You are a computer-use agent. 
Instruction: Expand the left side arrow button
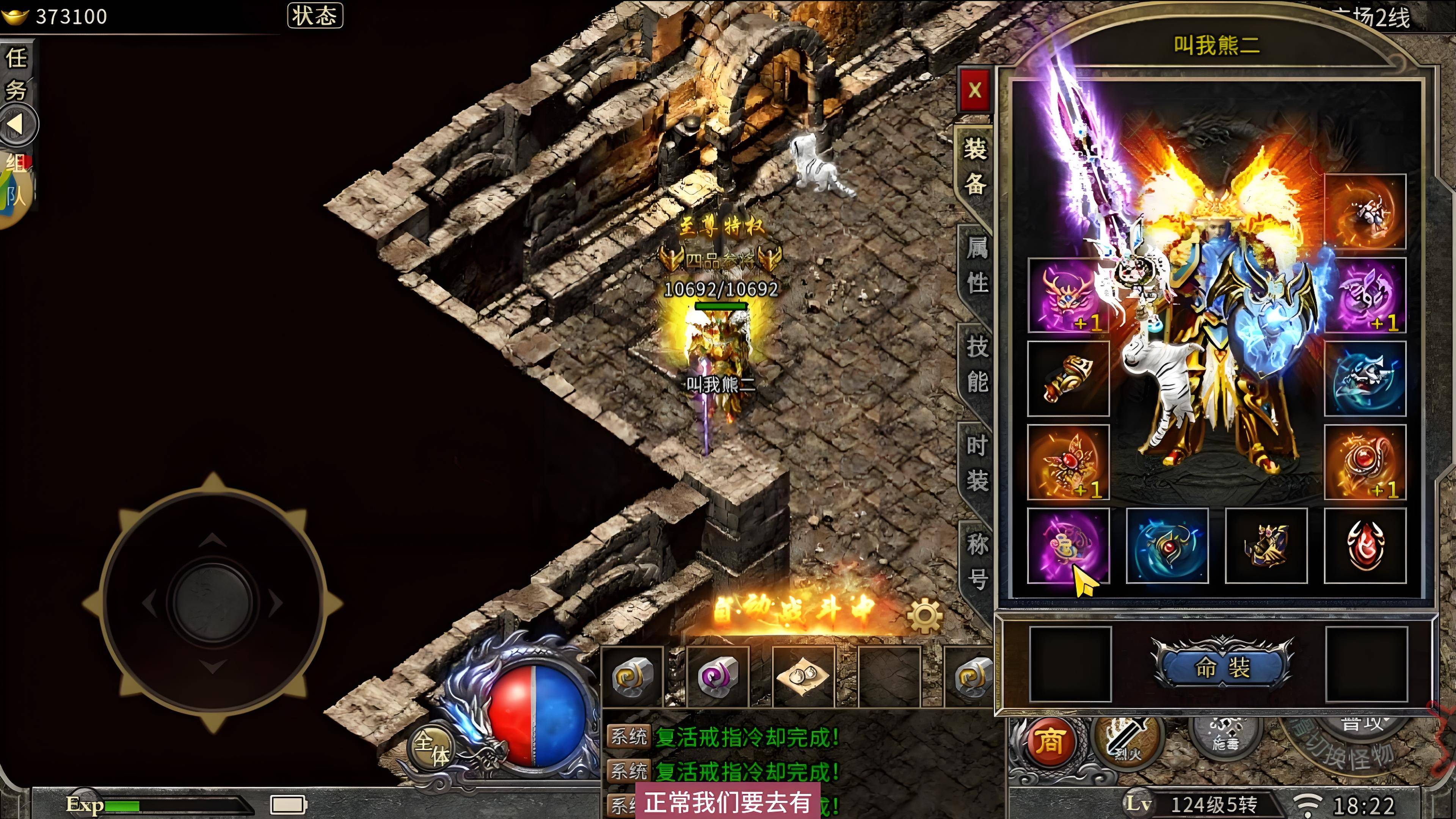point(17,124)
